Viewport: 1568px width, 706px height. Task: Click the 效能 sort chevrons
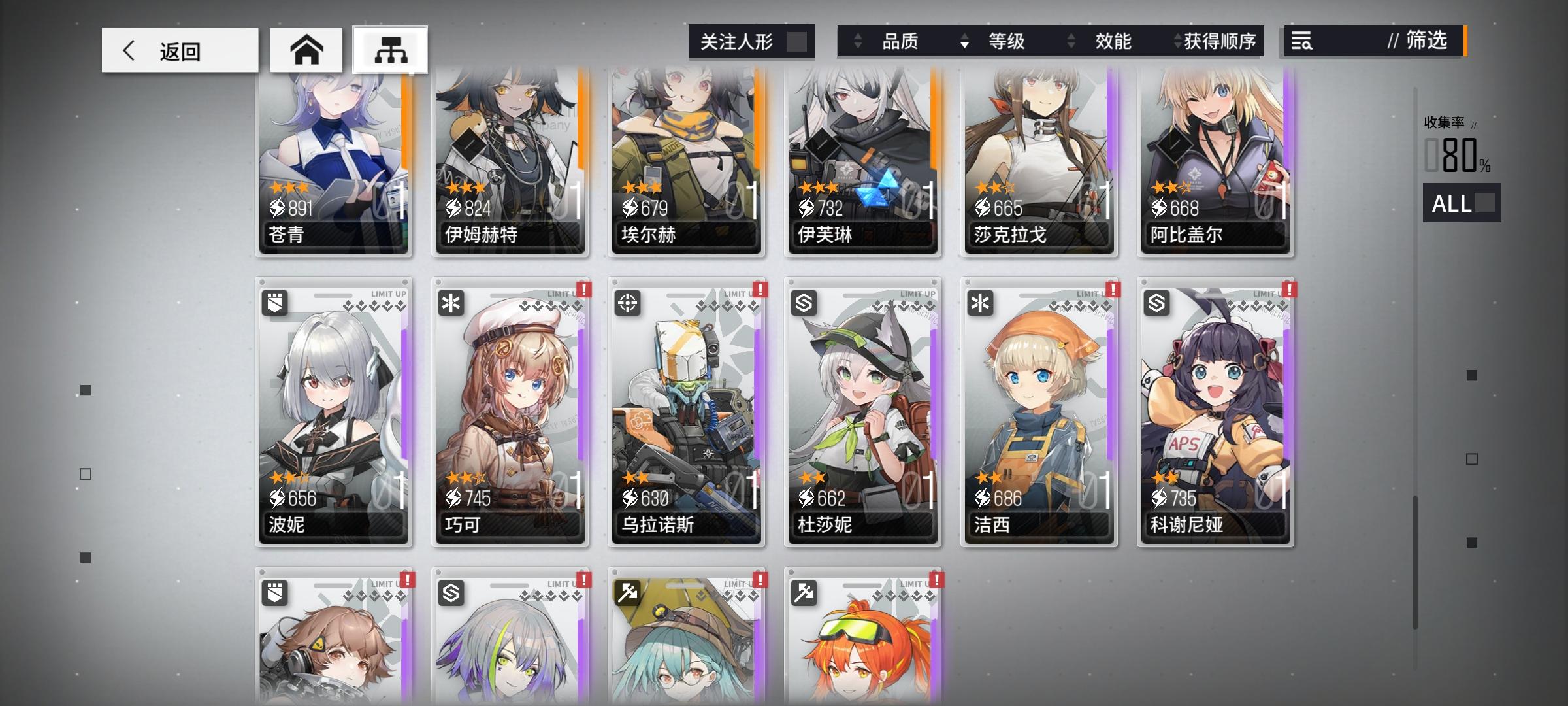point(1070,41)
